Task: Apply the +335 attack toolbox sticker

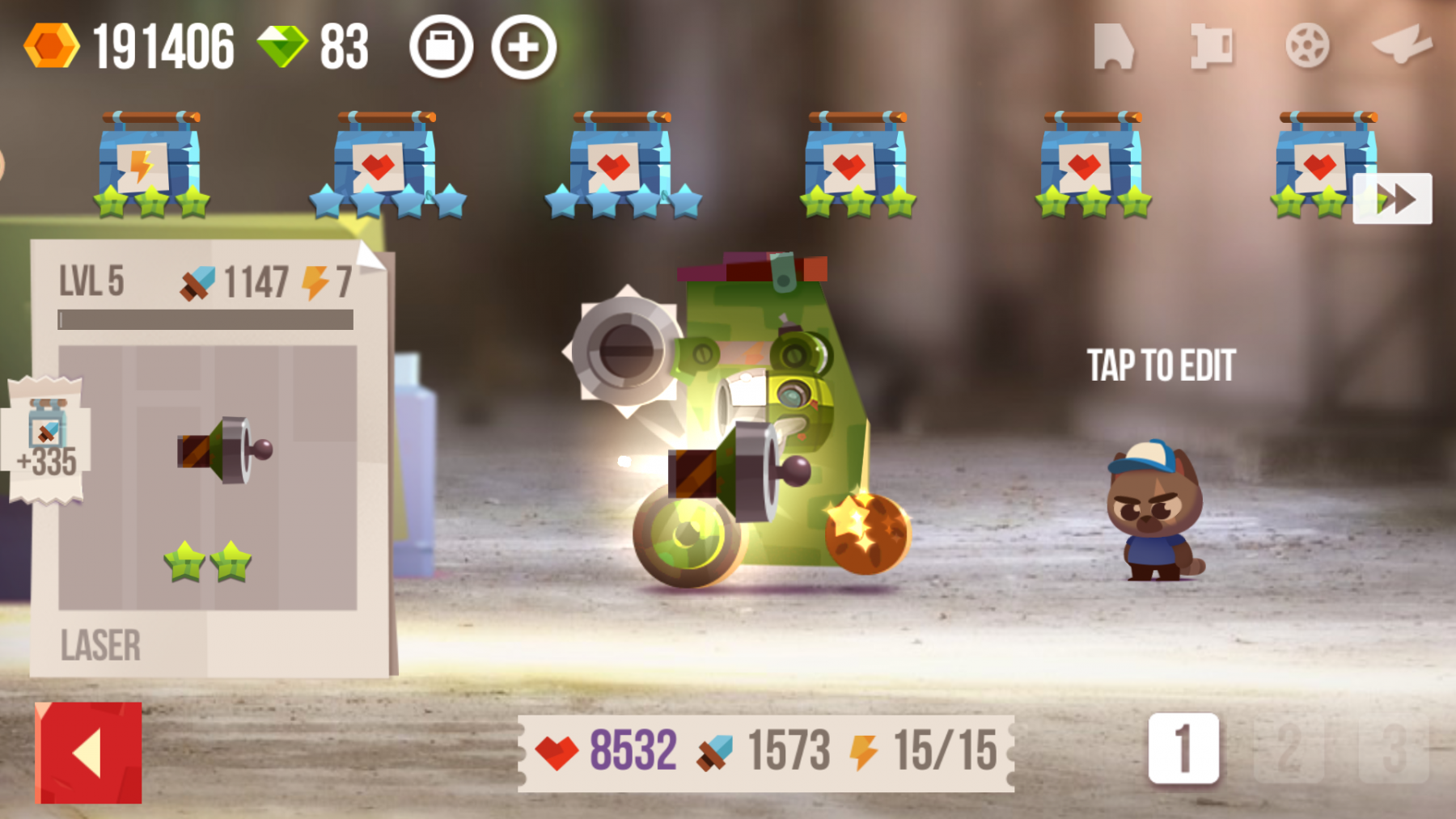Action: click(47, 441)
